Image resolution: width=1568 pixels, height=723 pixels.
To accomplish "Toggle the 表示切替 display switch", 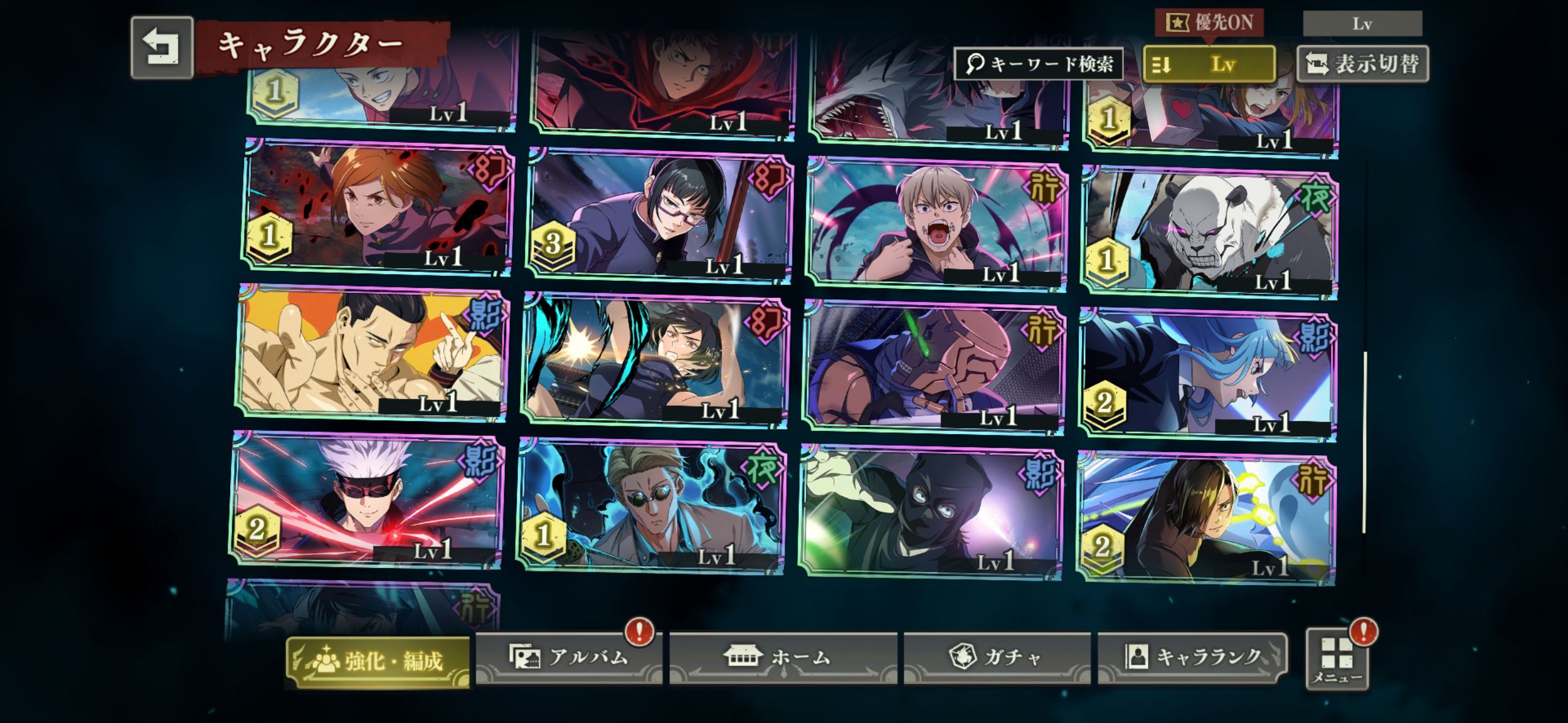I will coord(1363,64).
